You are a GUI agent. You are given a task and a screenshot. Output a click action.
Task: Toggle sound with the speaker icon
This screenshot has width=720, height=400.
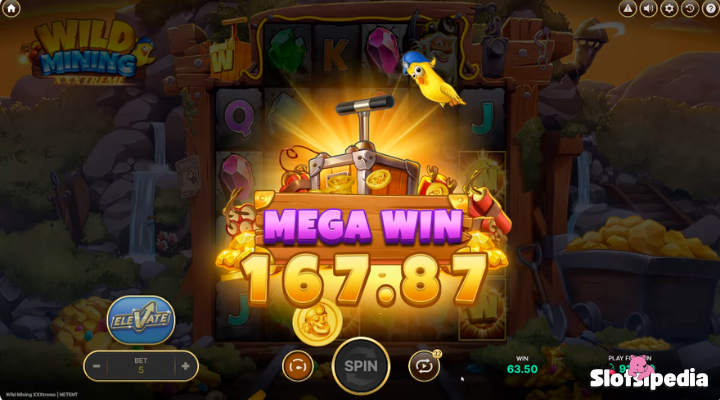648,9
